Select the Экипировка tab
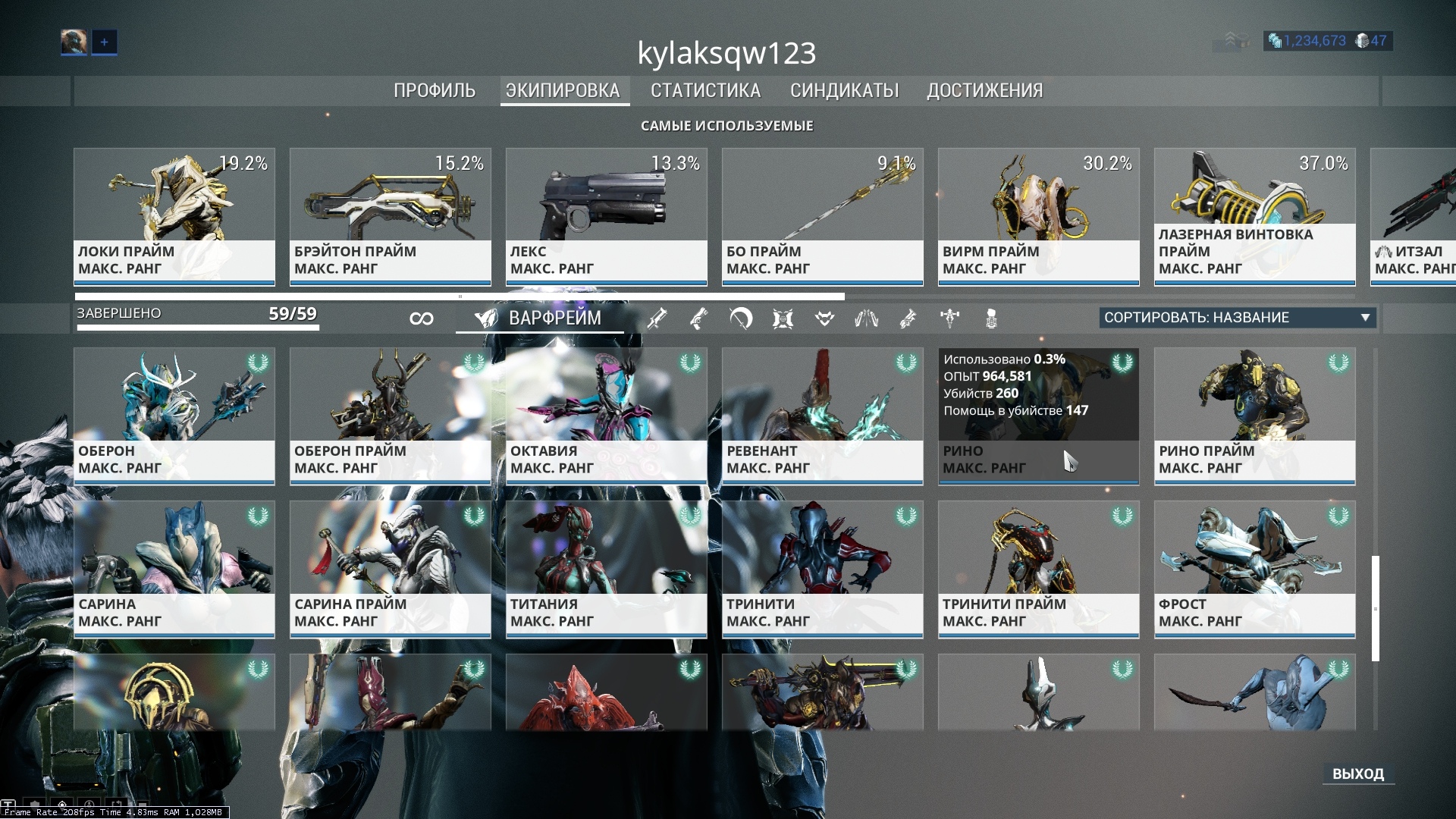 click(x=563, y=90)
